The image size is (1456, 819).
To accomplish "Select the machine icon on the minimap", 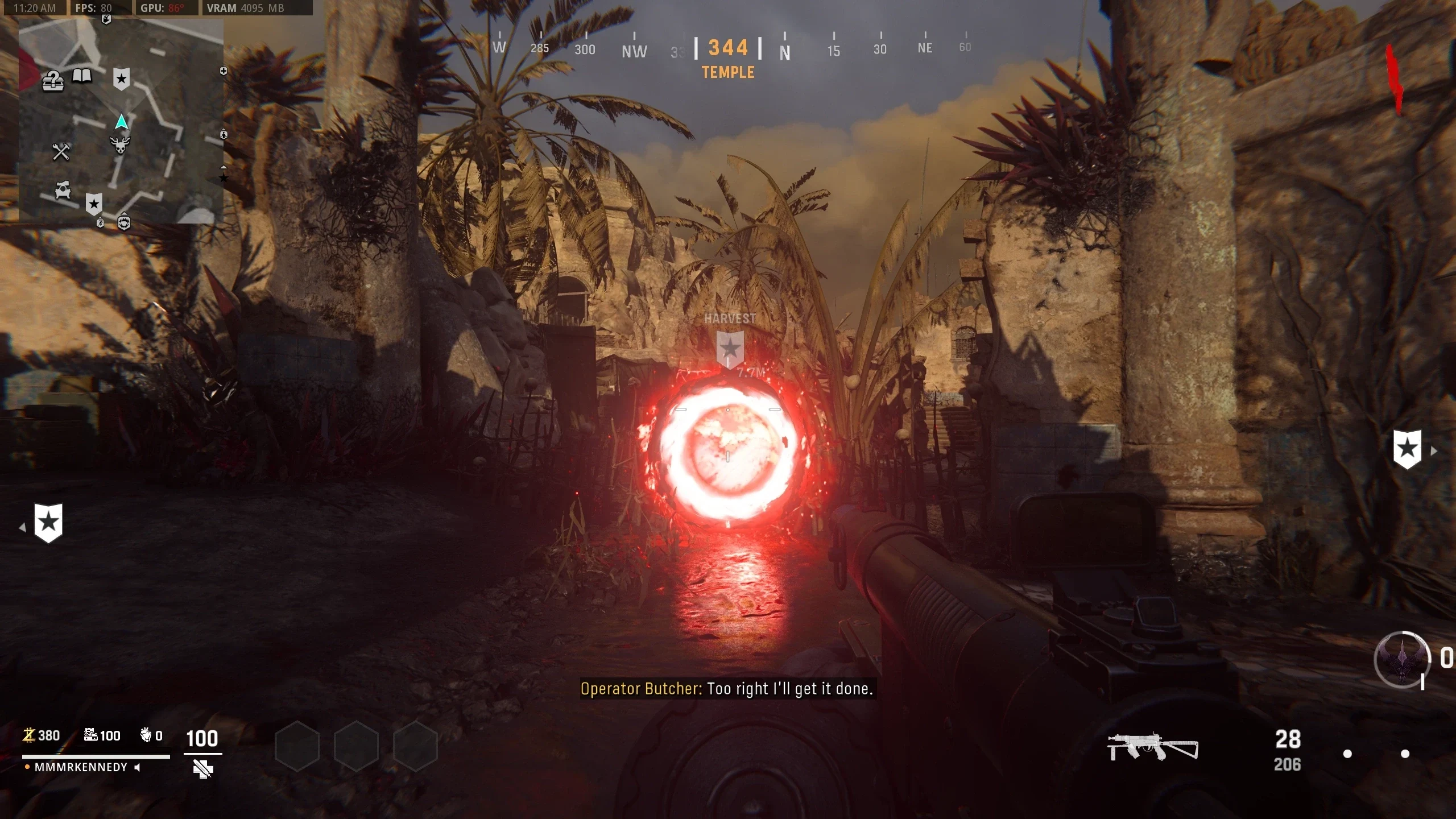I will click(x=63, y=190).
